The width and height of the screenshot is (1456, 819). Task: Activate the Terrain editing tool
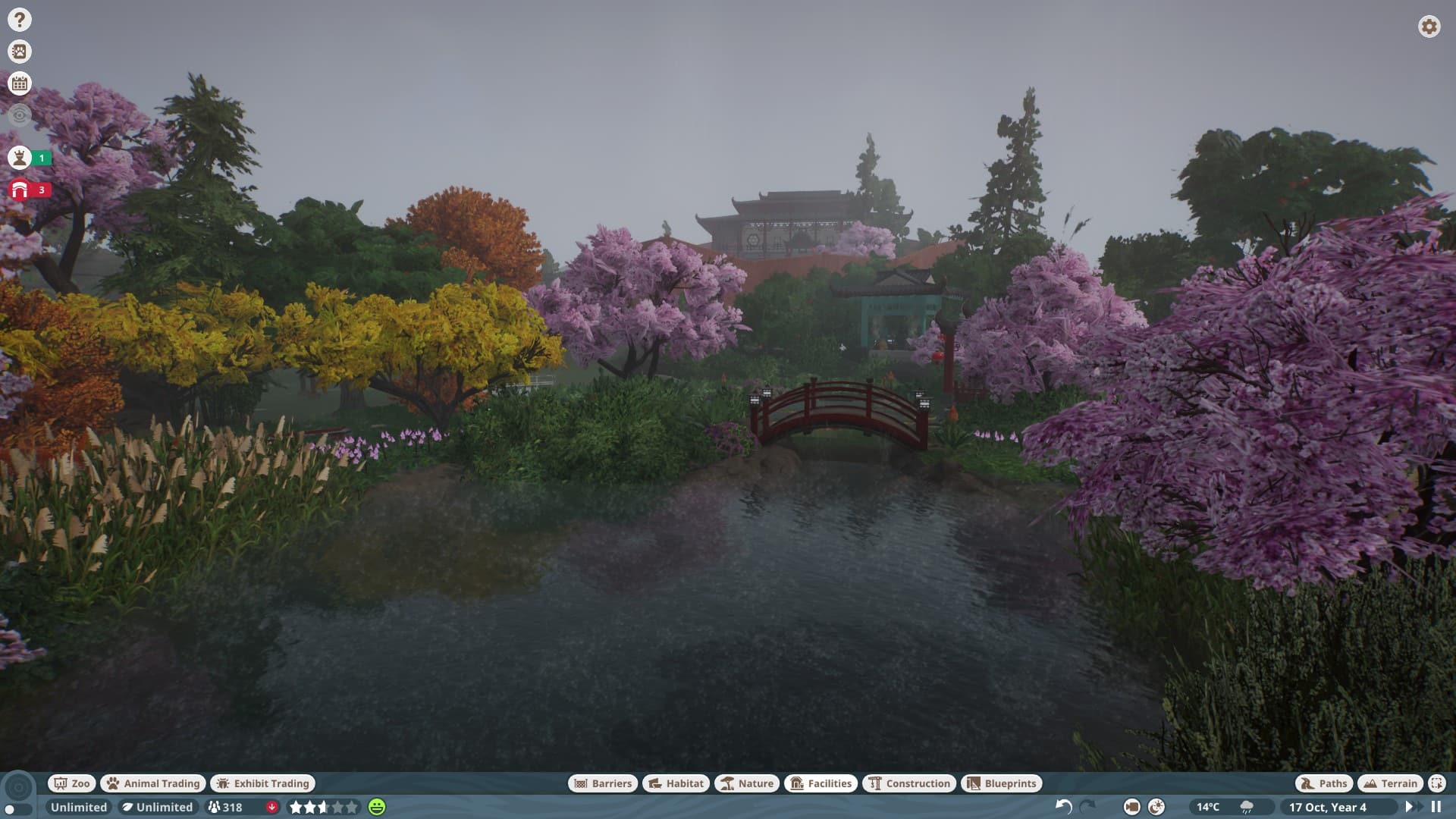click(1390, 783)
